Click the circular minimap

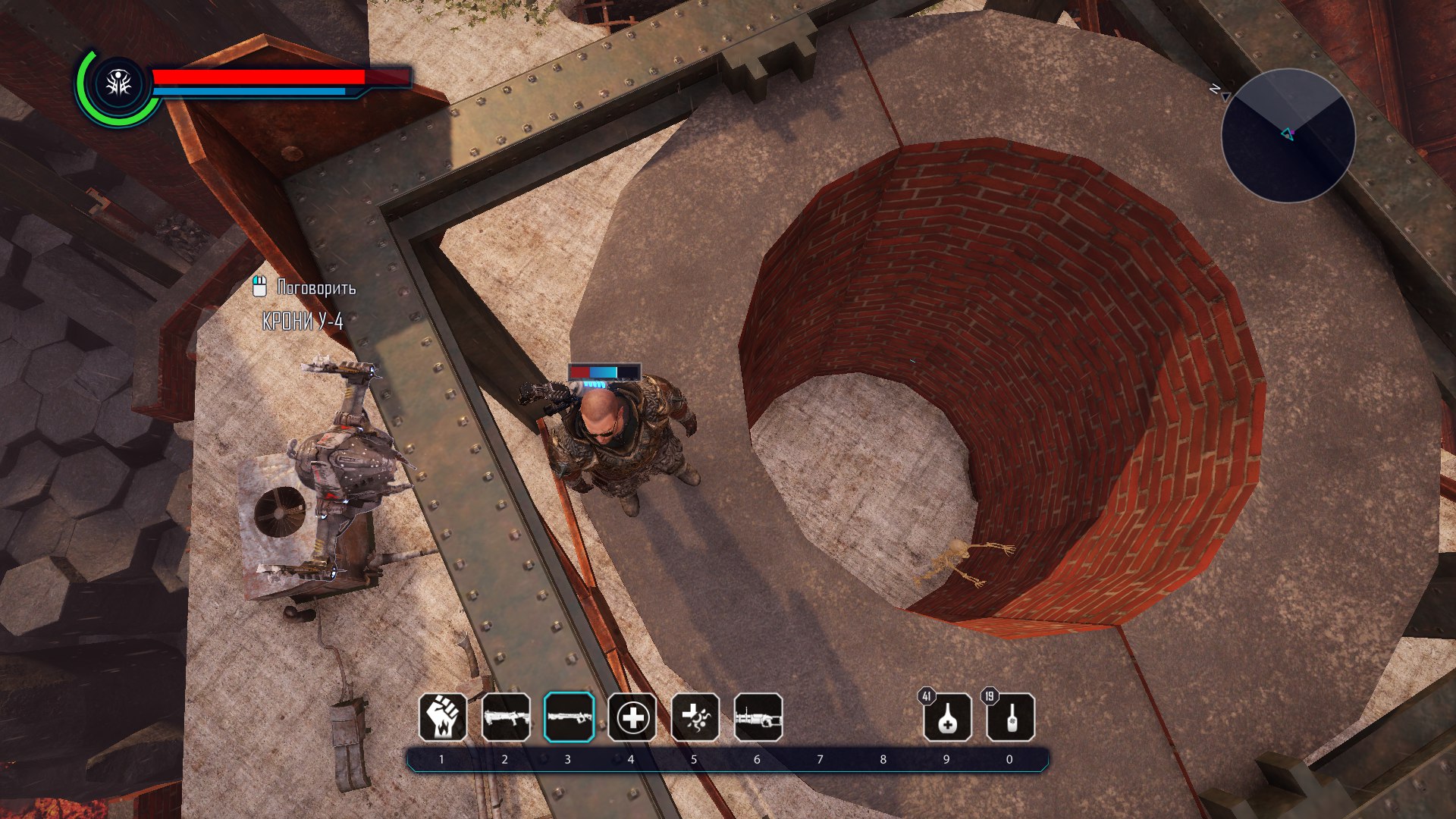click(1288, 136)
